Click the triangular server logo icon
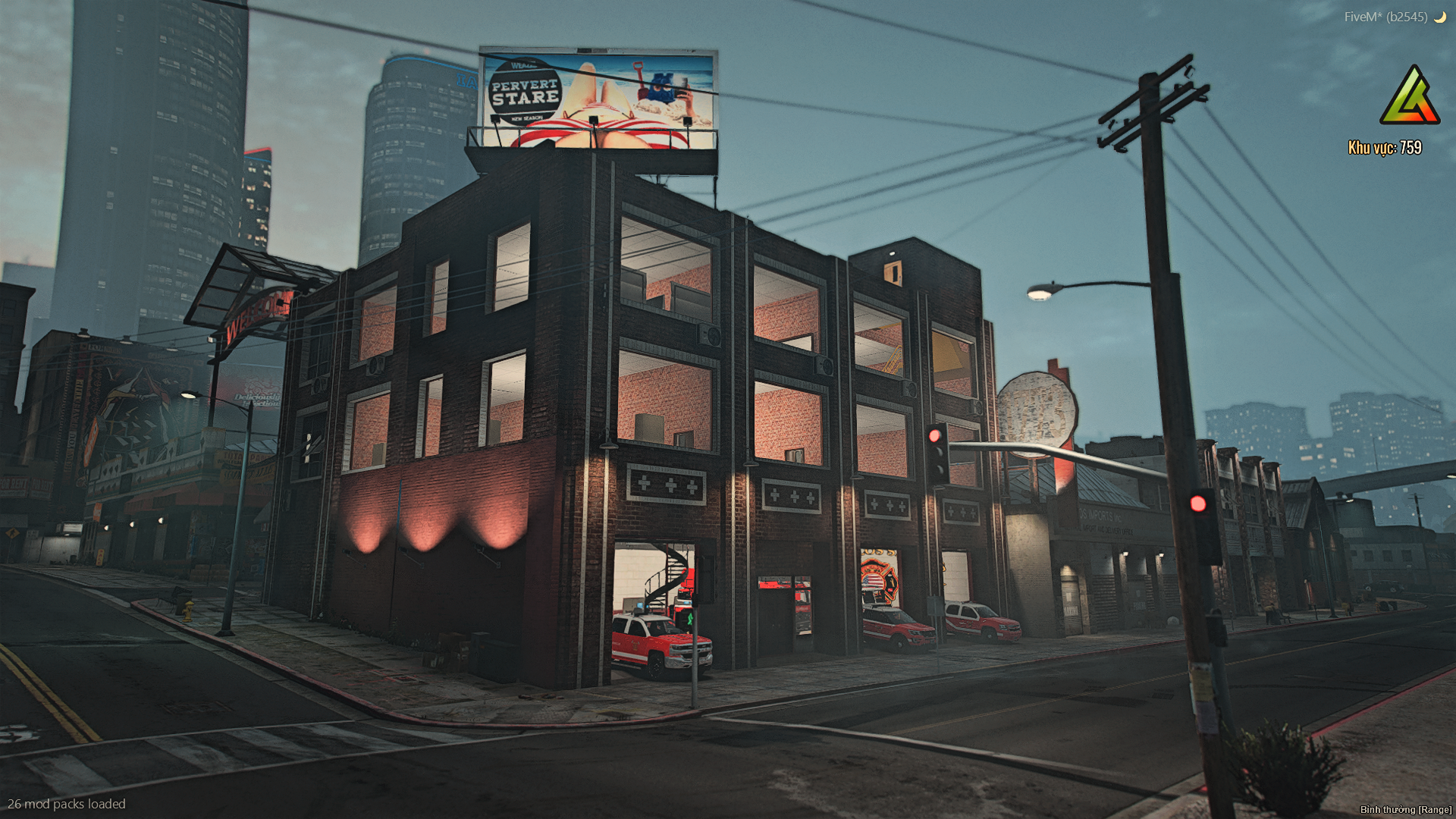1456x819 pixels. pyautogui.click(x=1409, y=96)
